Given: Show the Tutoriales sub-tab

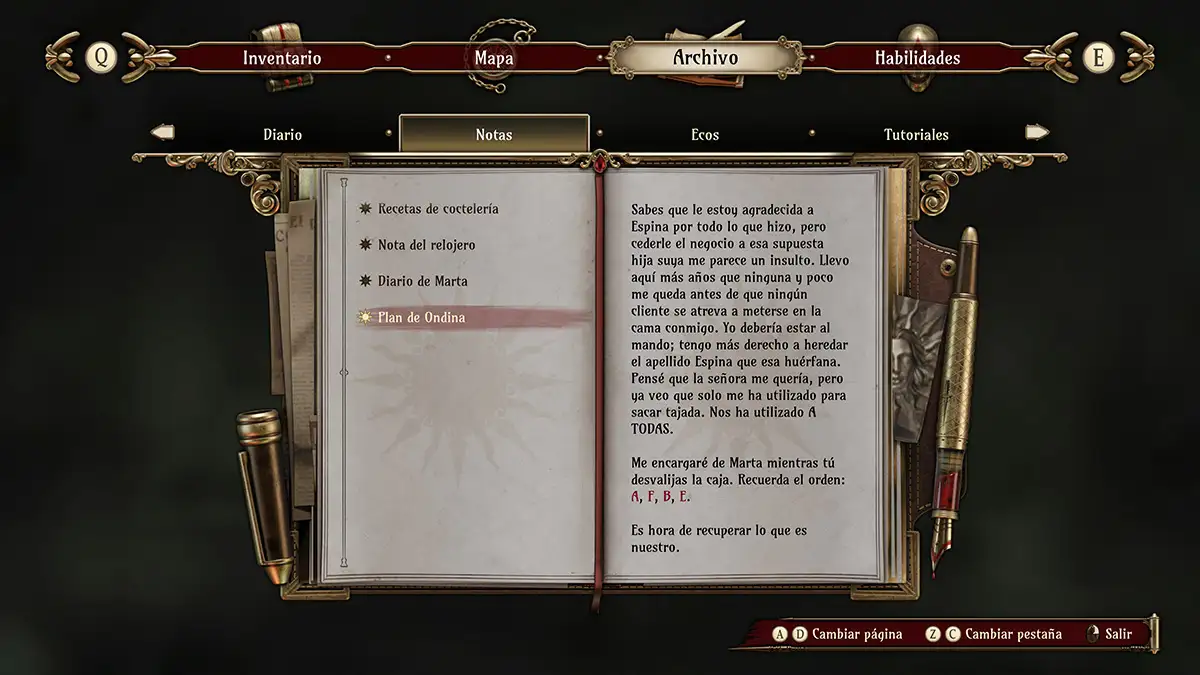Looking at the screenshot, I should tap(916, 134).
